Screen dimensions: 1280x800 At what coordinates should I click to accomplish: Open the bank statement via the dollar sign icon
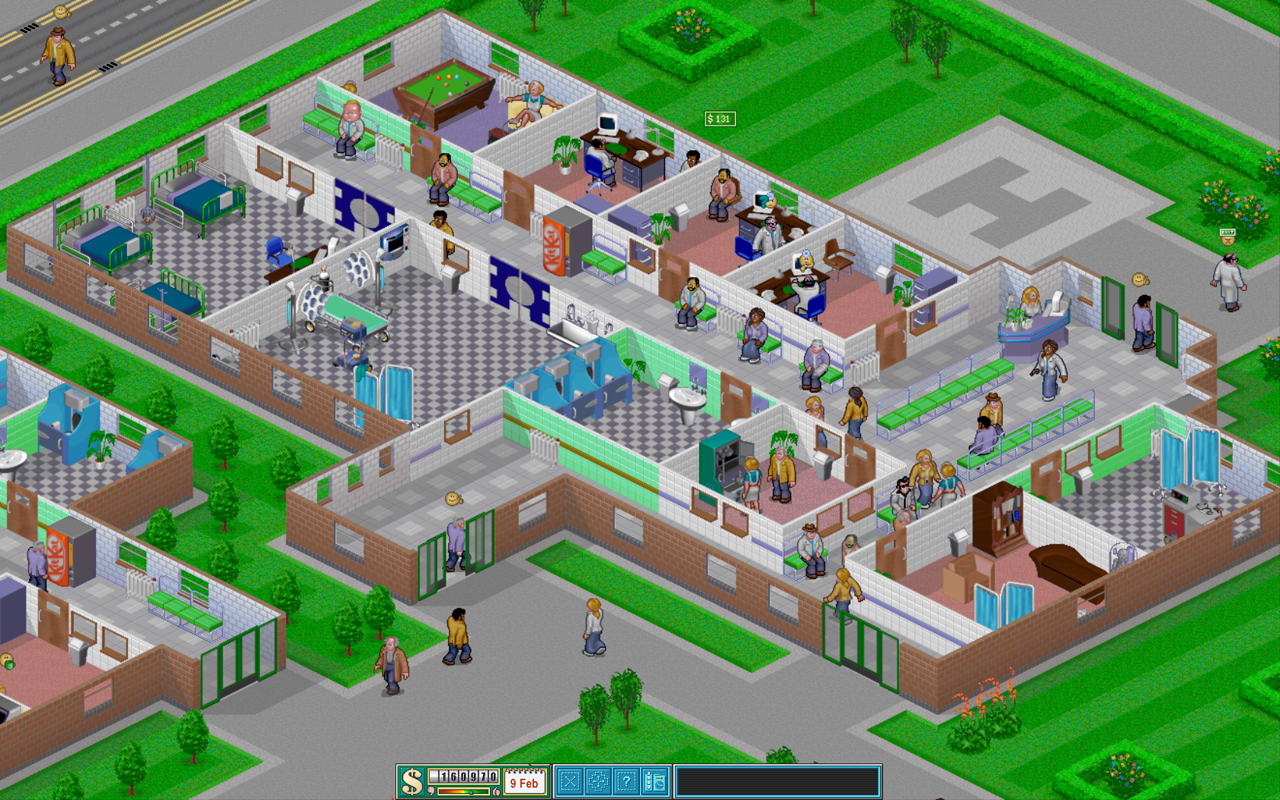411,782
